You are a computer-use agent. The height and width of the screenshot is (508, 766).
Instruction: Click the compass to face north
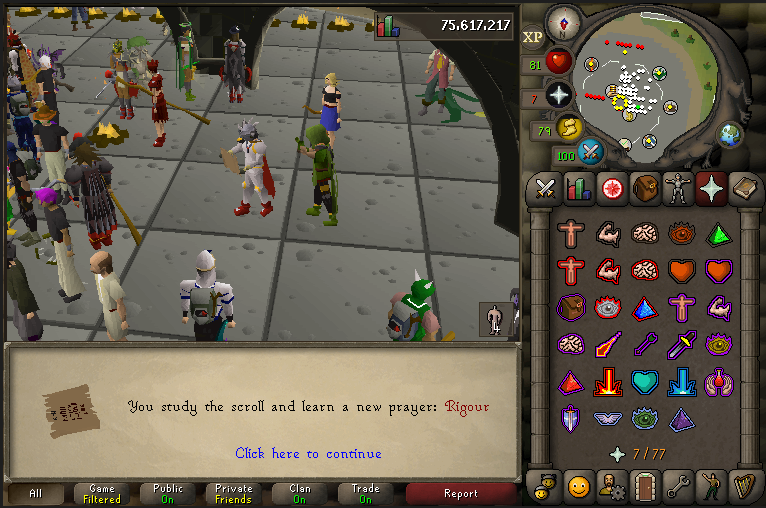click(567, 22)
